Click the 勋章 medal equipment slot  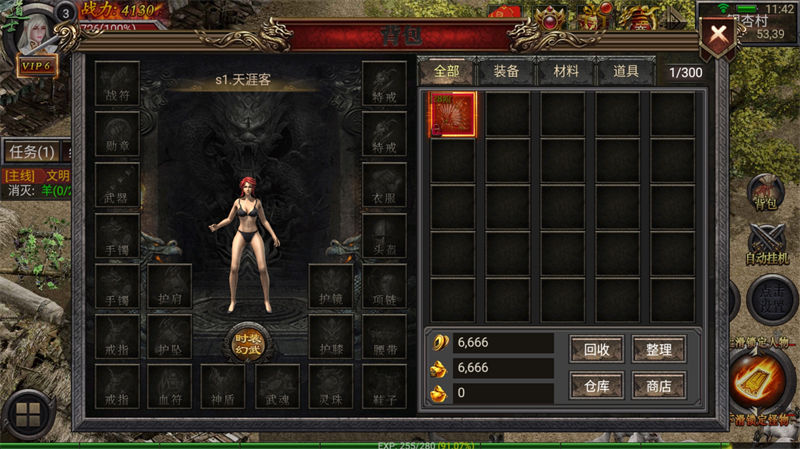116,134
